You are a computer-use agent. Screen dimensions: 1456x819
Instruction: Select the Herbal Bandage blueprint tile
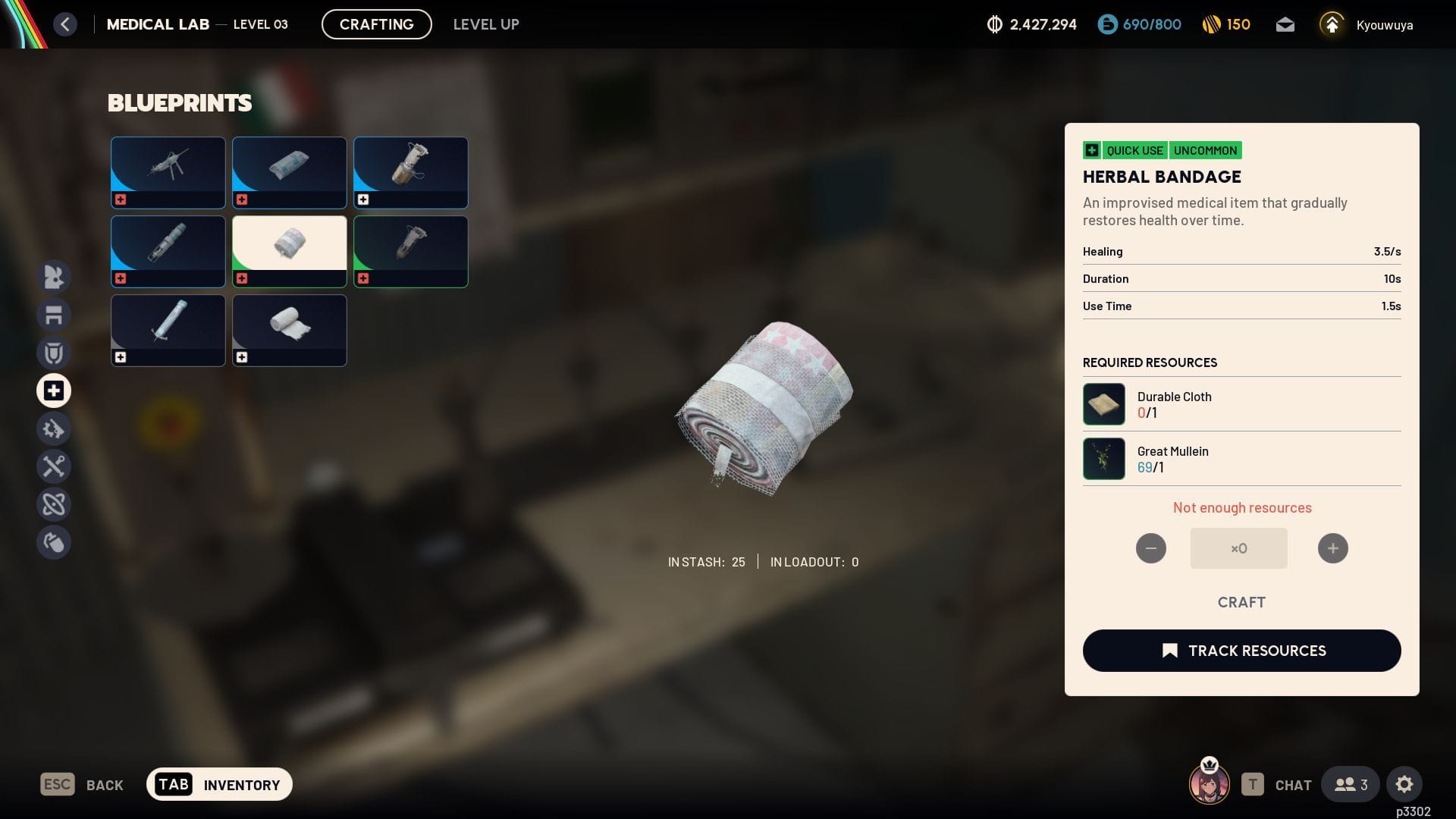coord(289,251)
